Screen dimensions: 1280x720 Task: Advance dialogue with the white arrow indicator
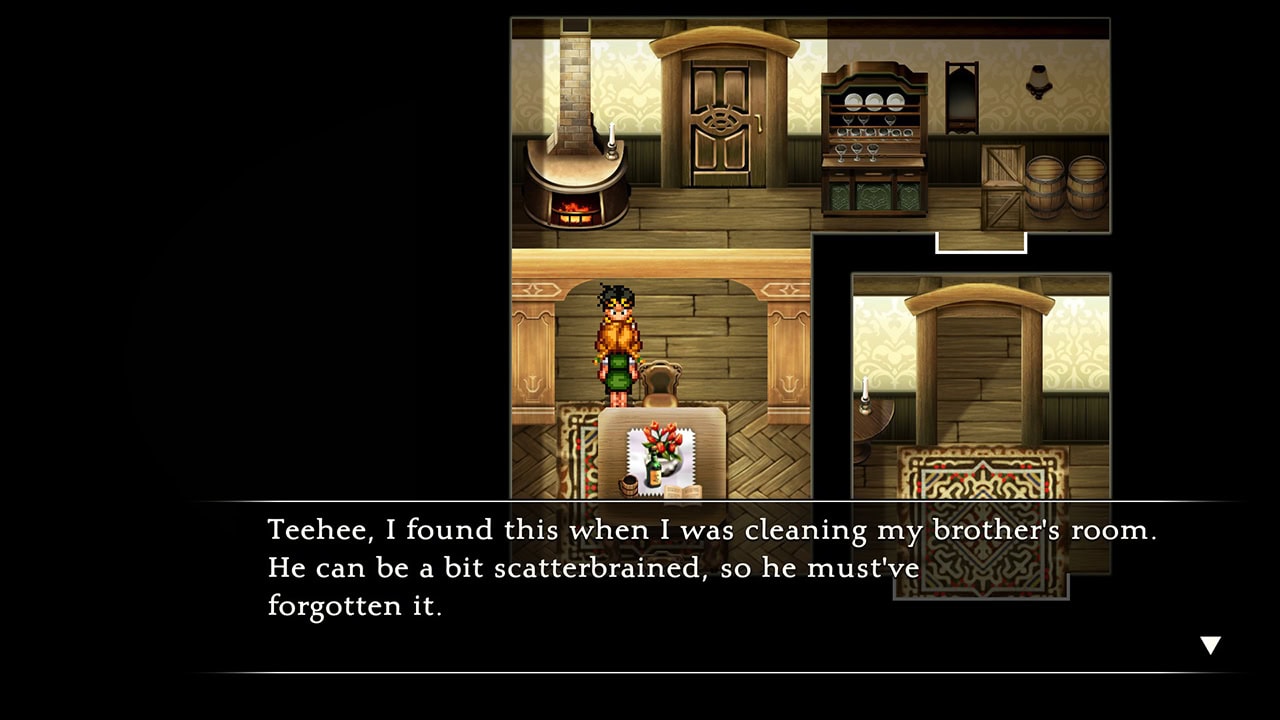coord(1210,645)
